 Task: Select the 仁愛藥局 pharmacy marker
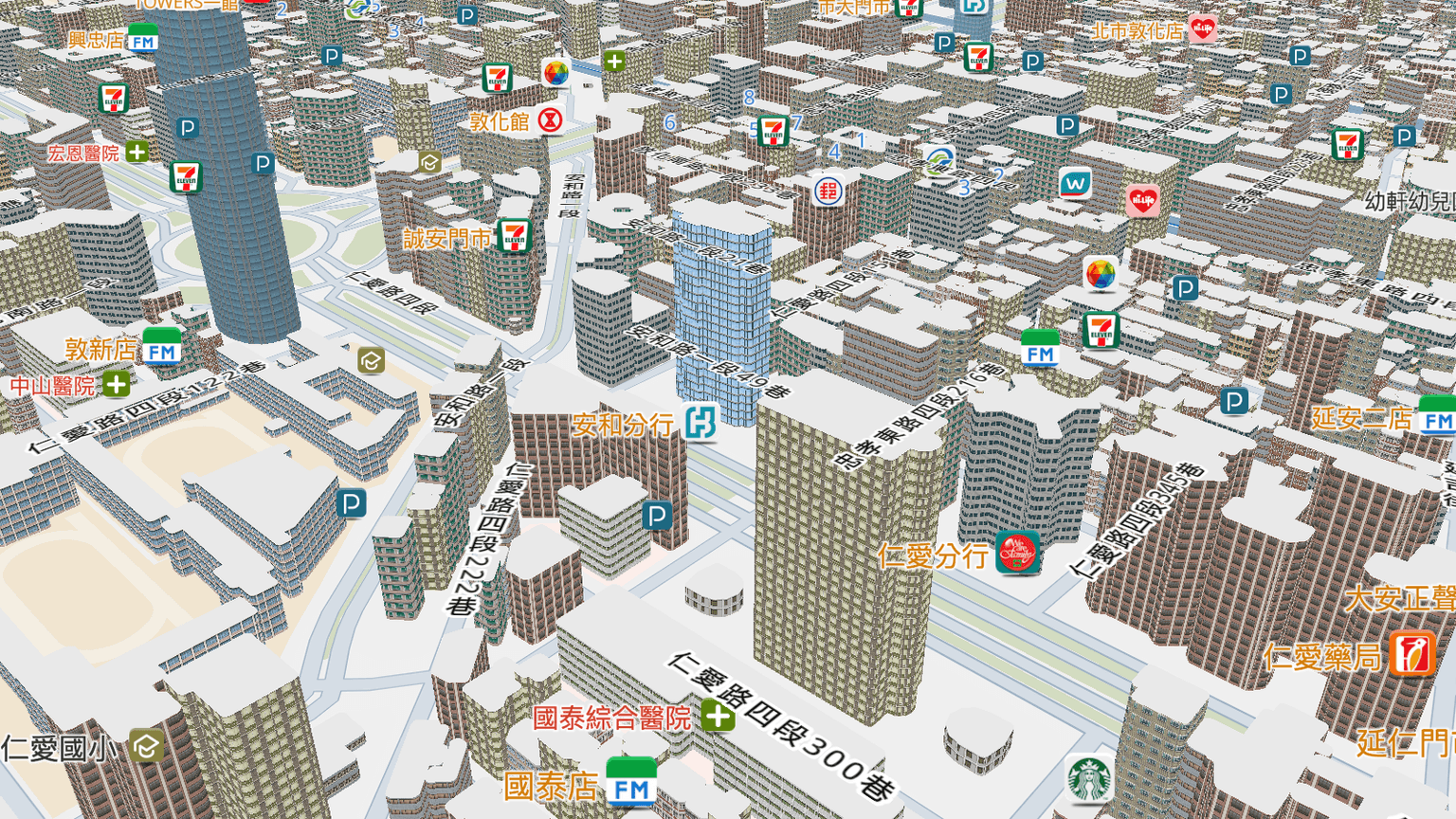coord(1412,655)
